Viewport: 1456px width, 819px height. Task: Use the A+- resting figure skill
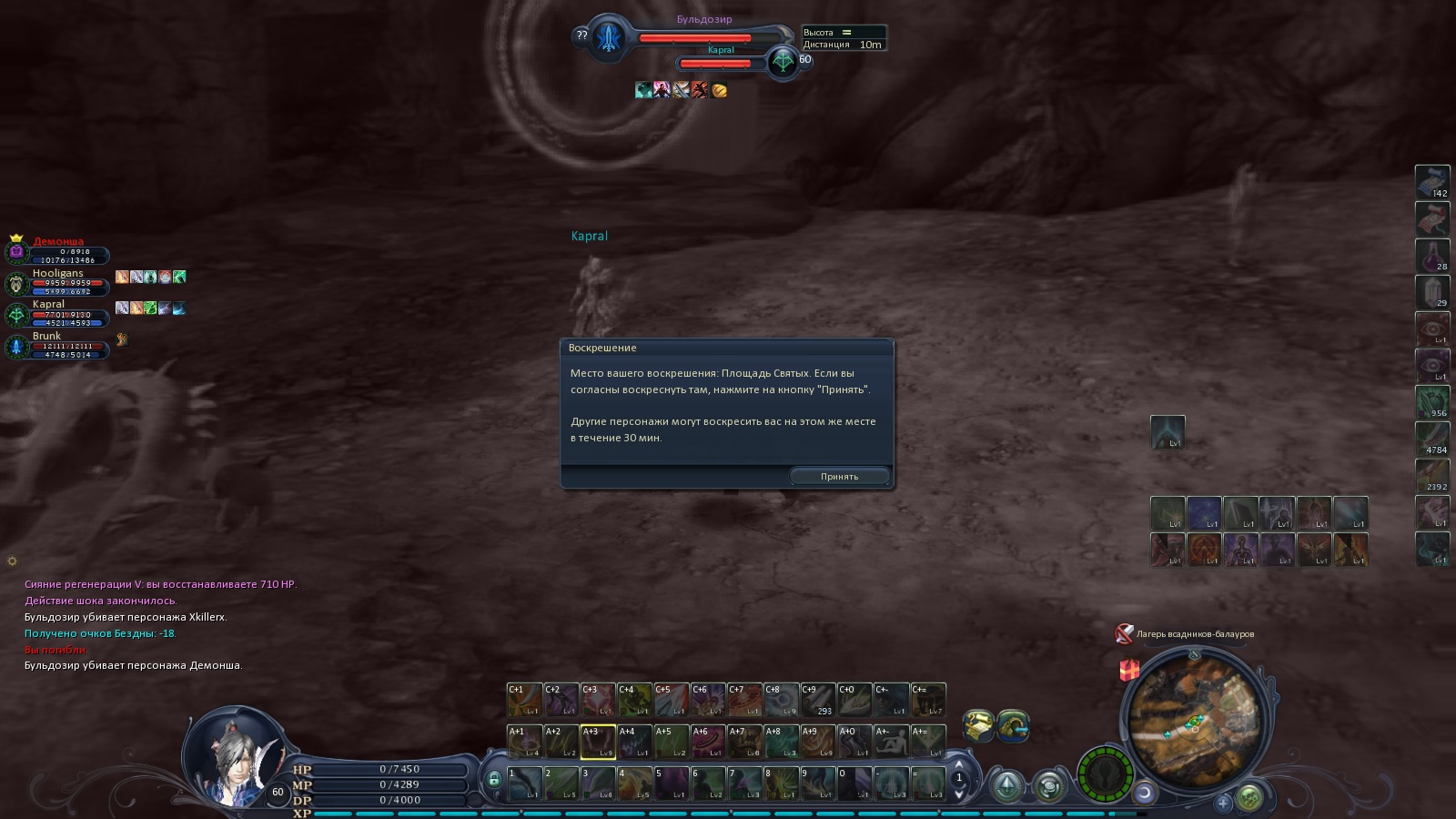click(891, 742)
